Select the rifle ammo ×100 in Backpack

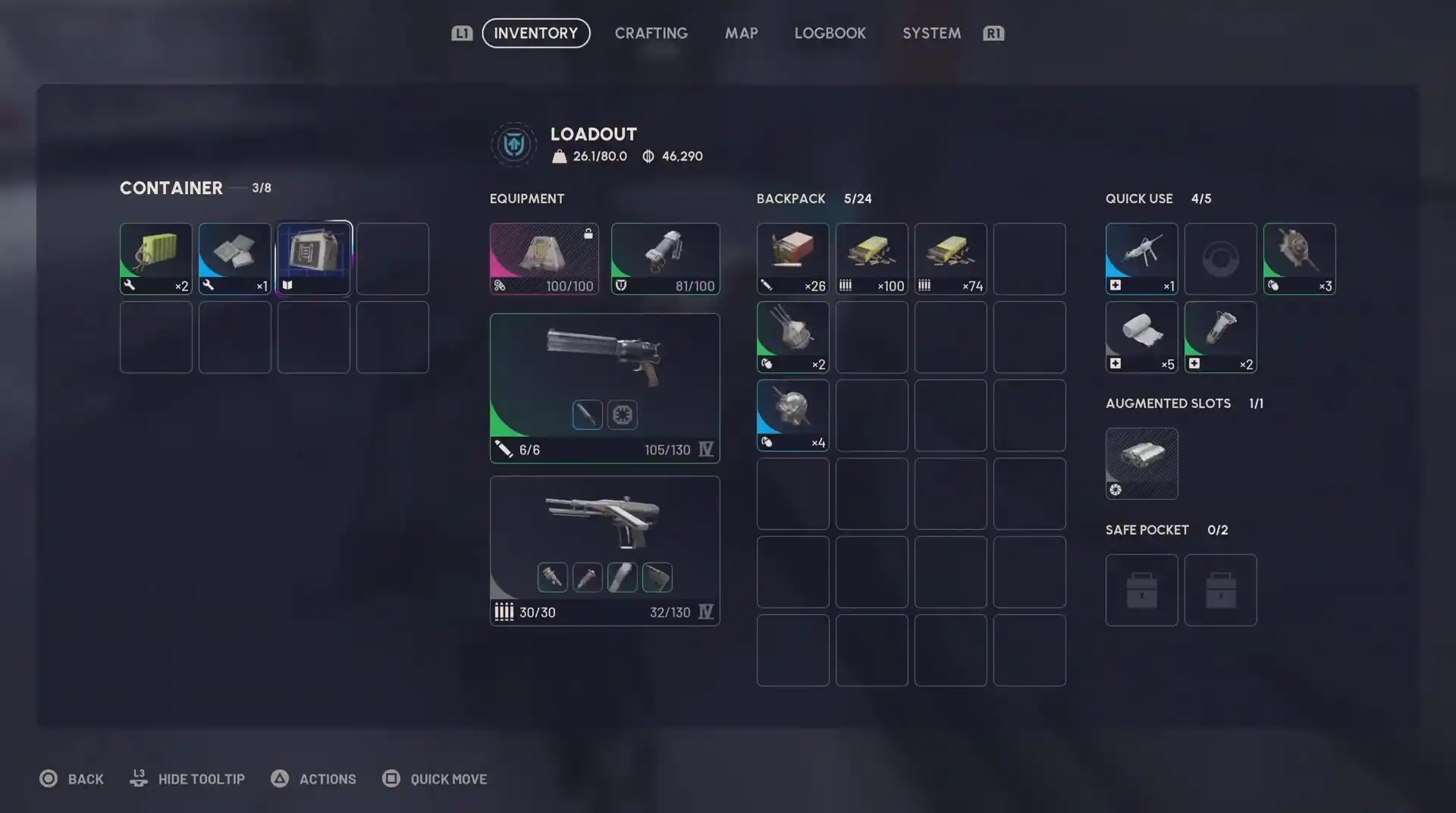(x=871, y=258)
